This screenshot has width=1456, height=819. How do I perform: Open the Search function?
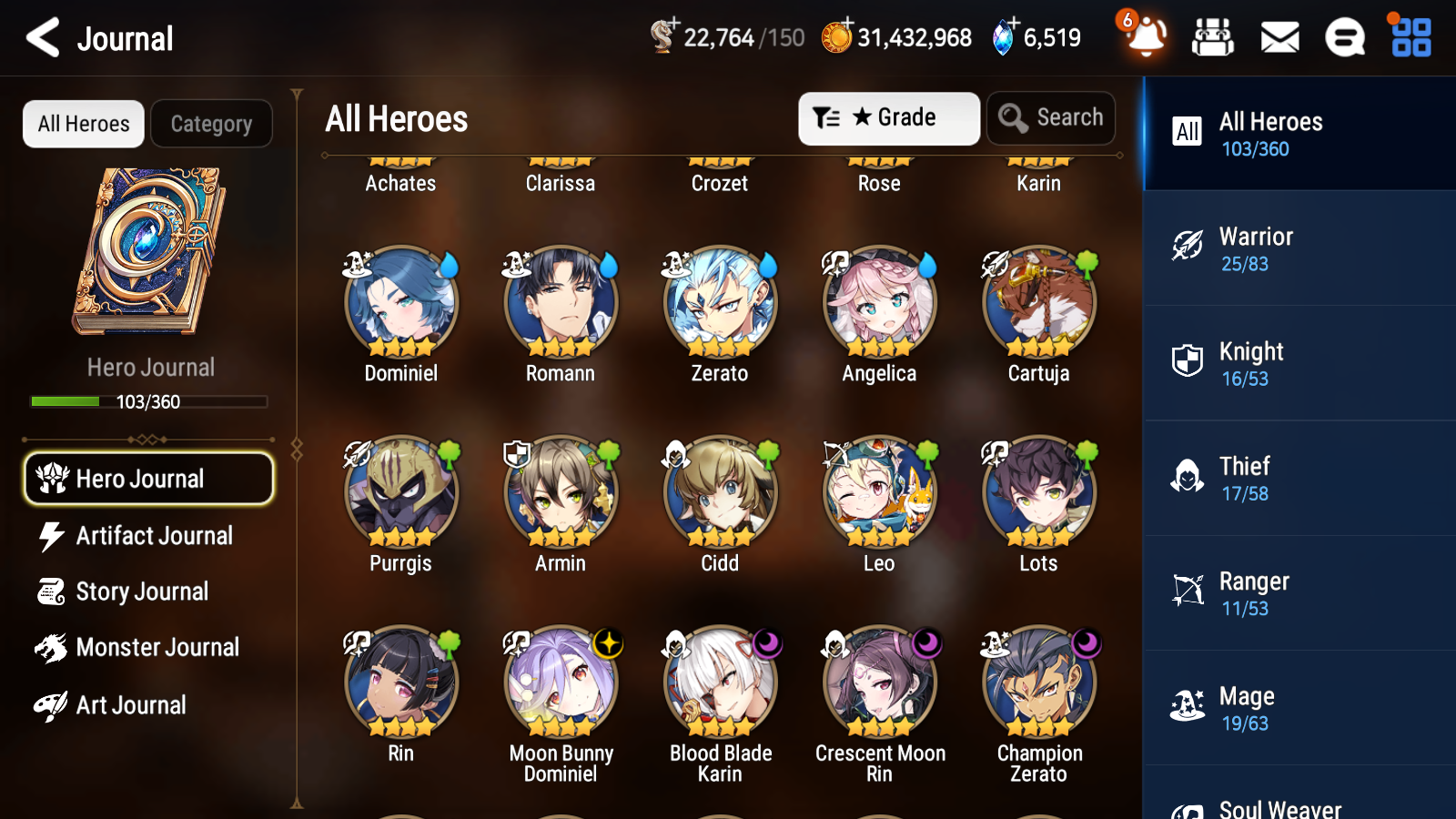[x=1050, y=117]
